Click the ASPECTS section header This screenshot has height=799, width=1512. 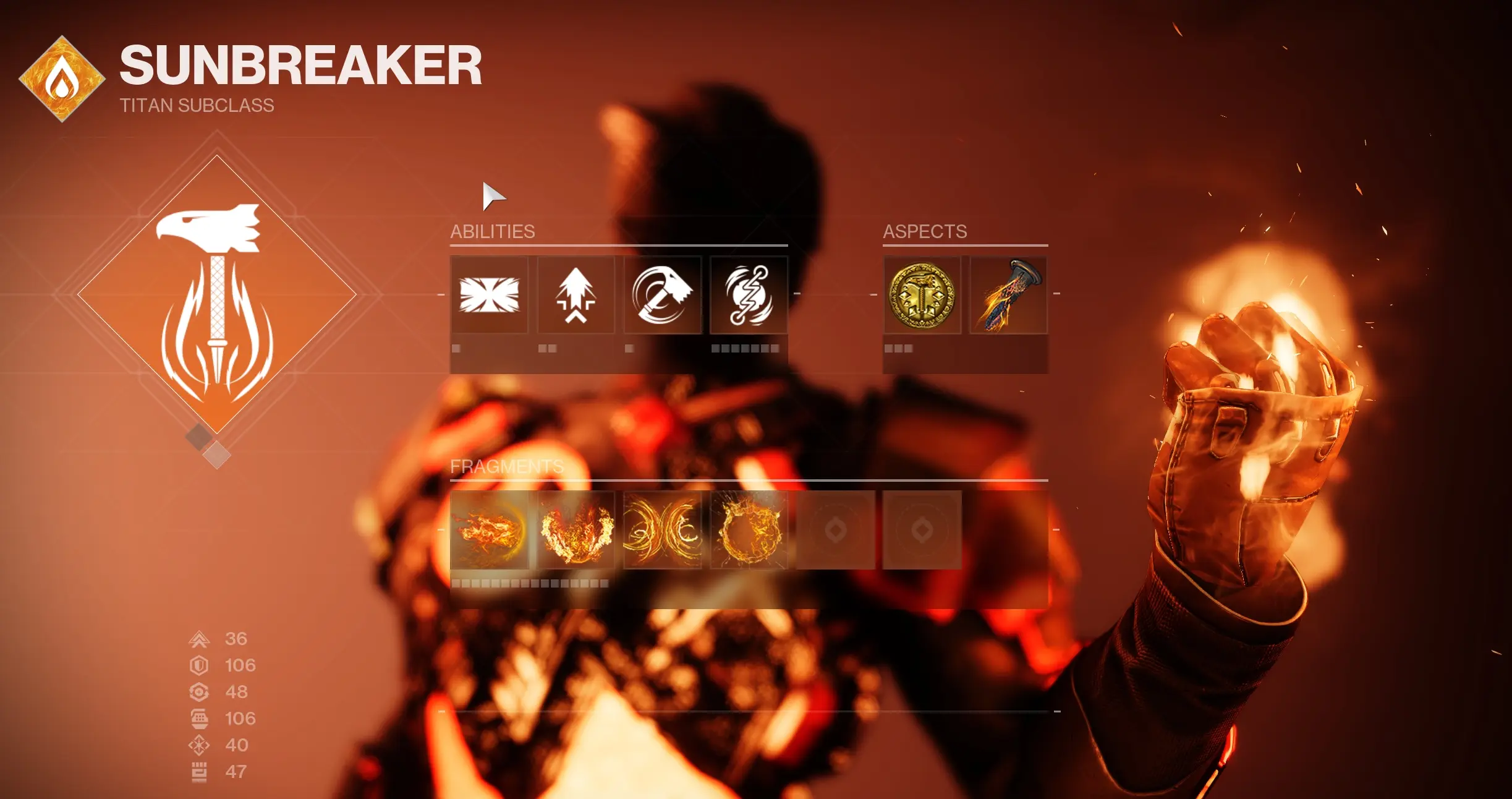tap(925, 233)
